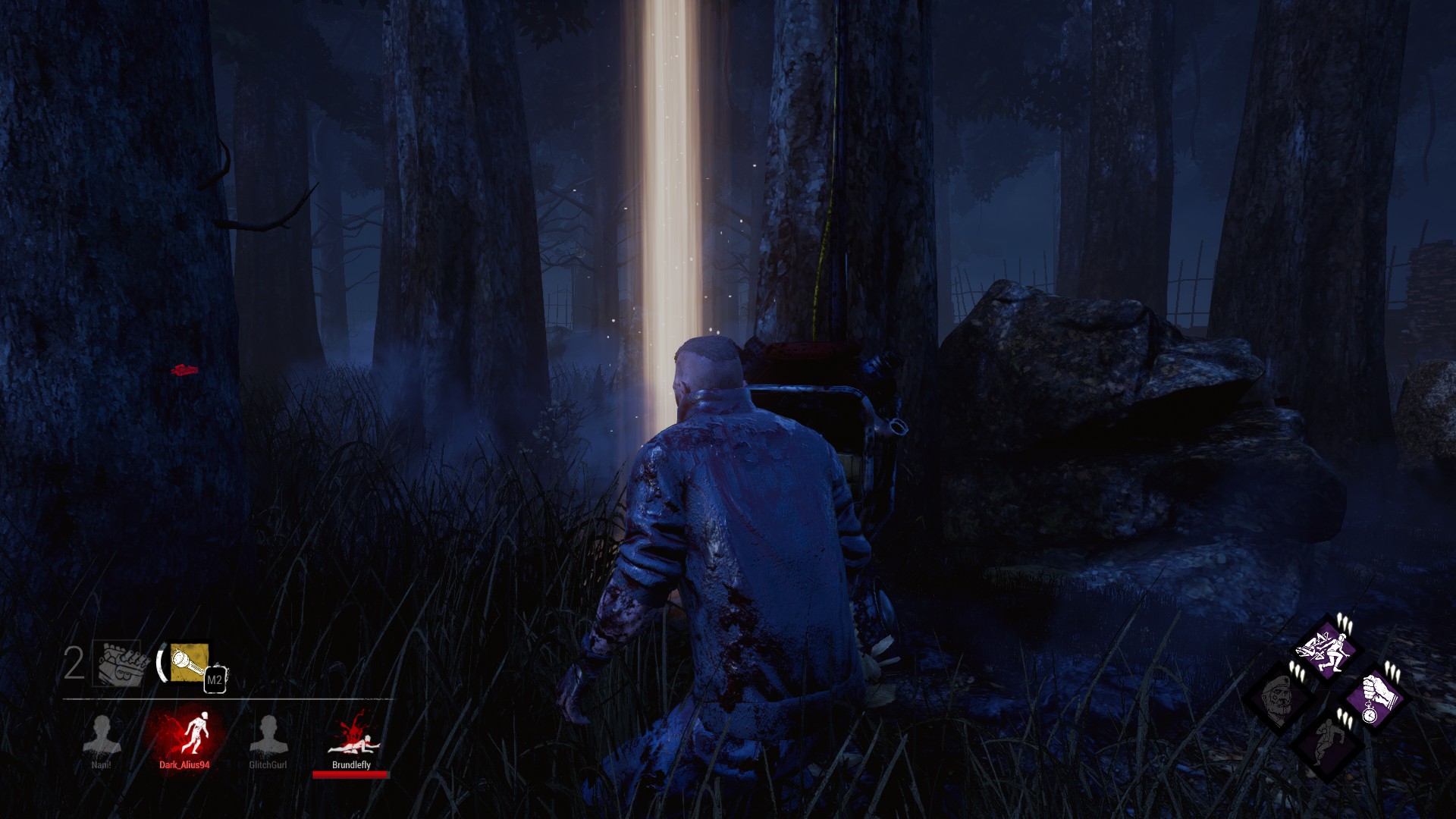Click Brundlefly's crawling status icon
This screenshot has width=1456, height=819.
pyautogui.click(x=351, y=735)
